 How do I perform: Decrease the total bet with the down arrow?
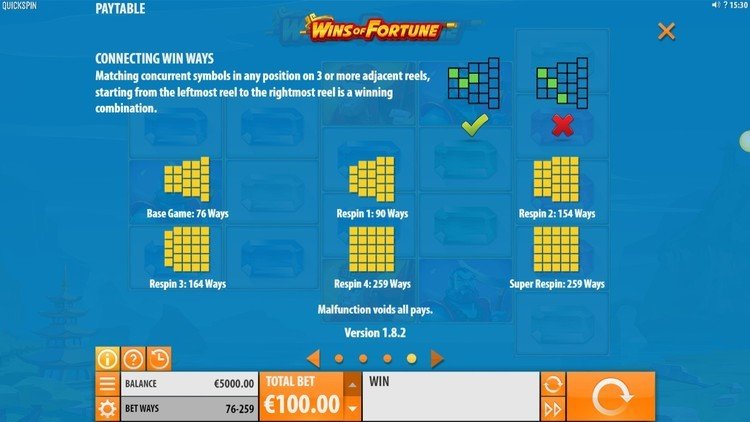351,408
